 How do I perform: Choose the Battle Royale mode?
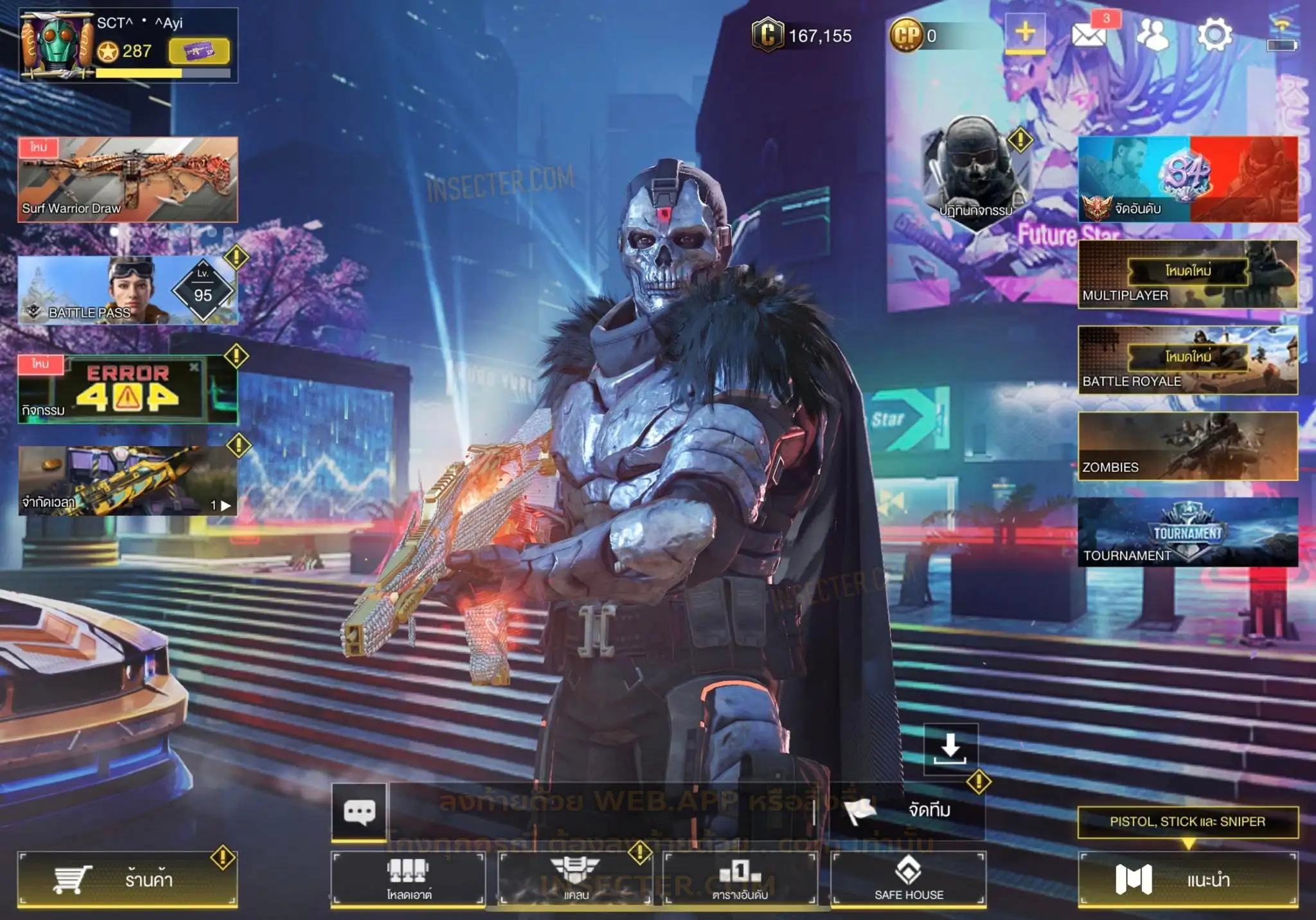(x=1187, y=360)
